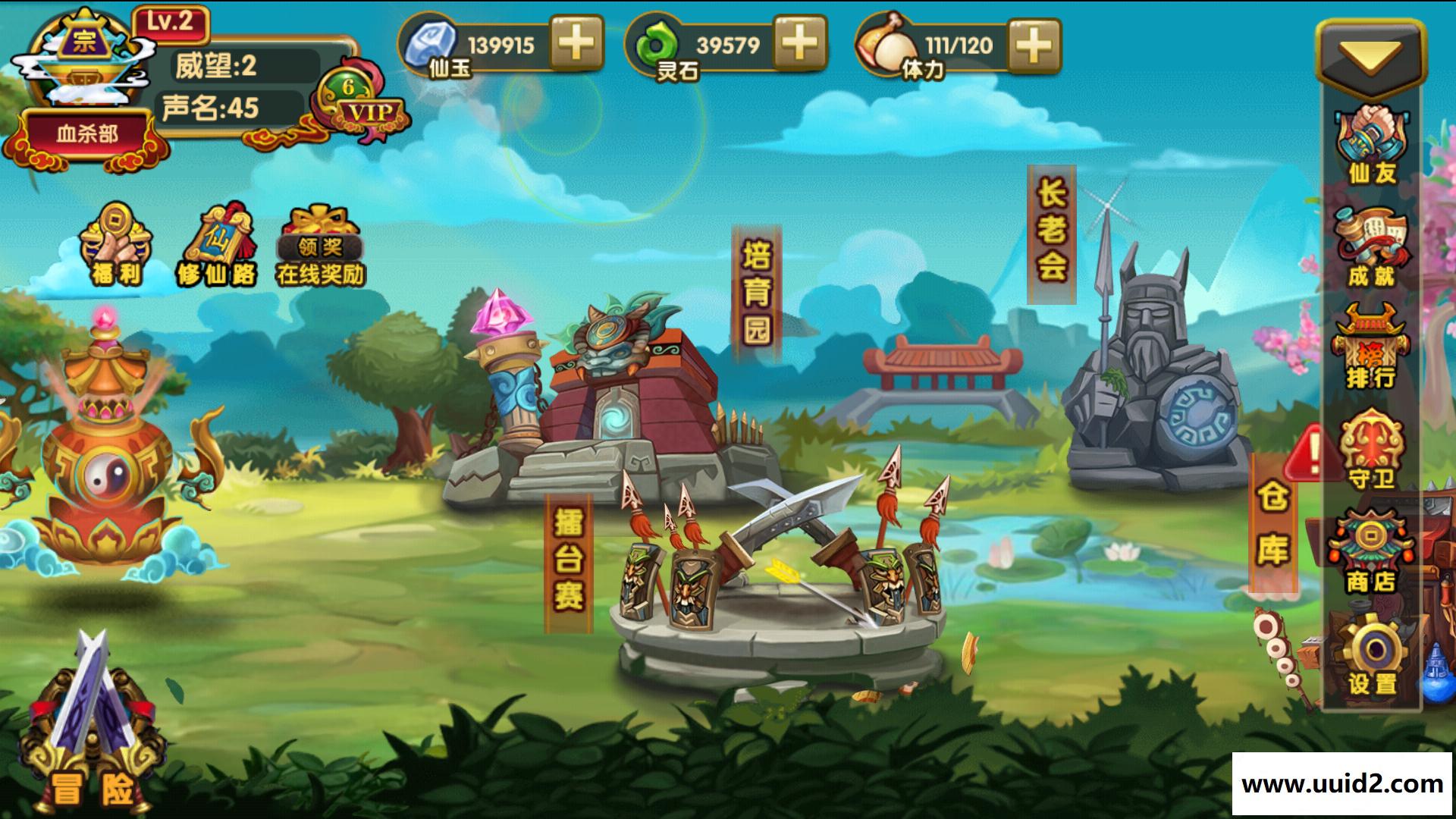Show the 成就 achievements
This screenshot has height=819, width=1456.
(1371, 247)
